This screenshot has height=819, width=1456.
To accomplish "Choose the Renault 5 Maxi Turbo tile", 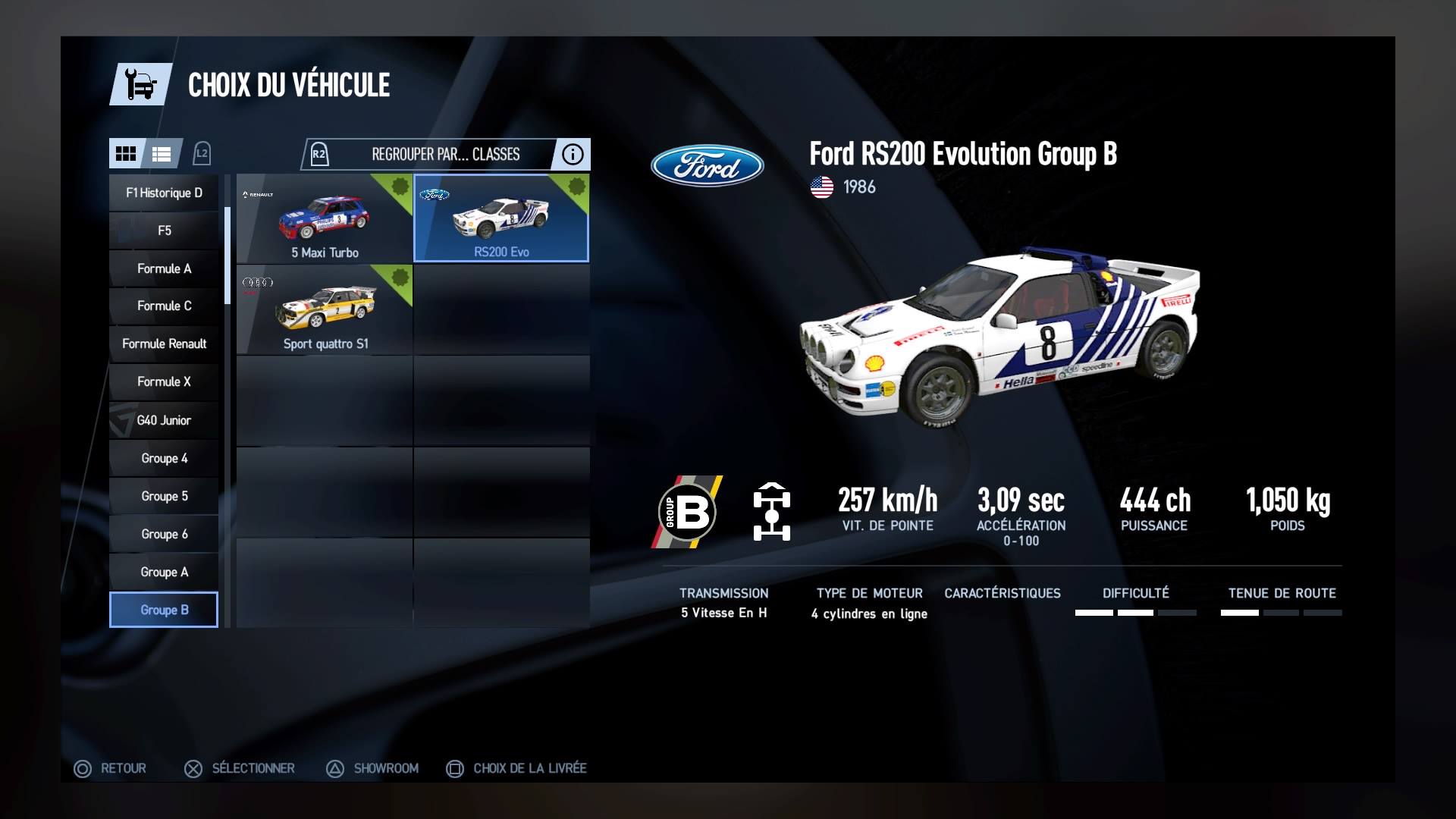I will 325,218.
